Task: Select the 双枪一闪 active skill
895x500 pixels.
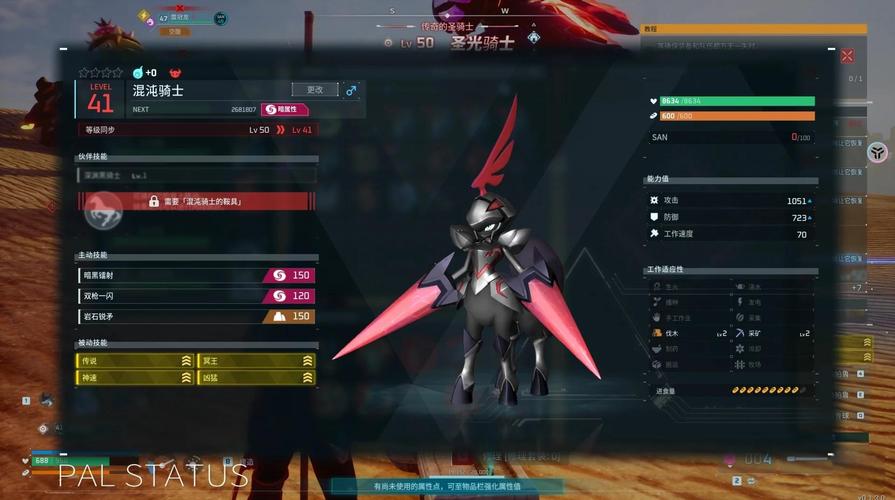Action: pos(196,296)
